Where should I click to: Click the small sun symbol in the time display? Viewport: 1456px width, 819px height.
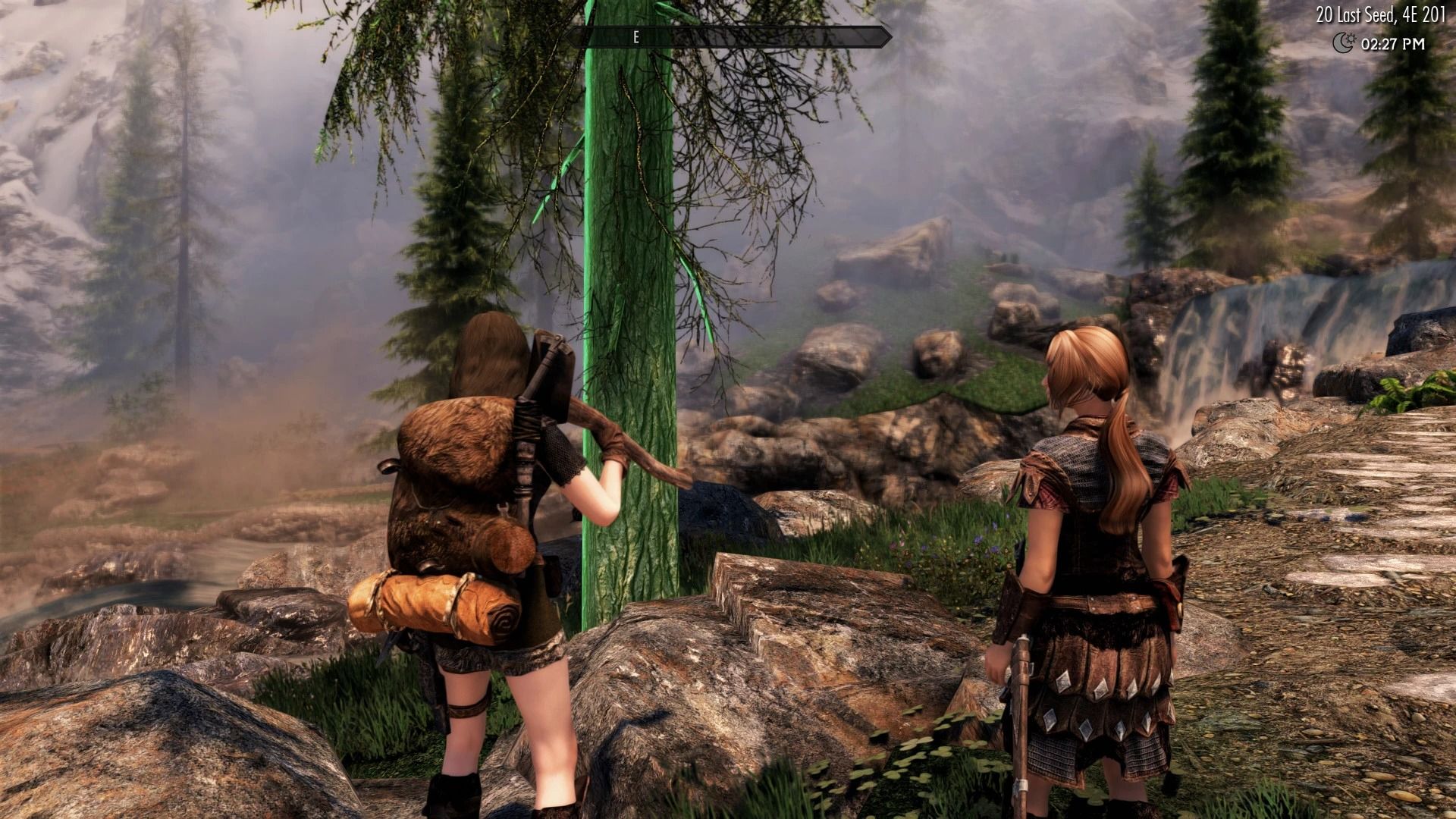(x=1351, y=40)
